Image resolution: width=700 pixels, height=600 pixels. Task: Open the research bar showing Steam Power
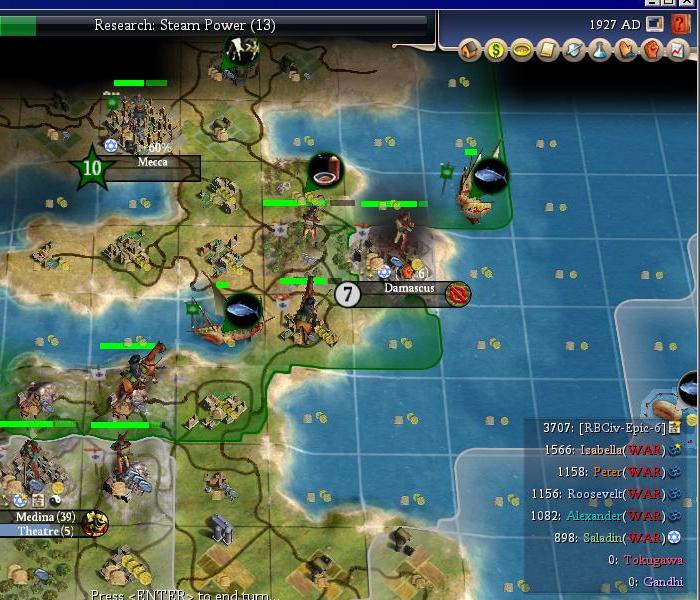tap(228, 25)
